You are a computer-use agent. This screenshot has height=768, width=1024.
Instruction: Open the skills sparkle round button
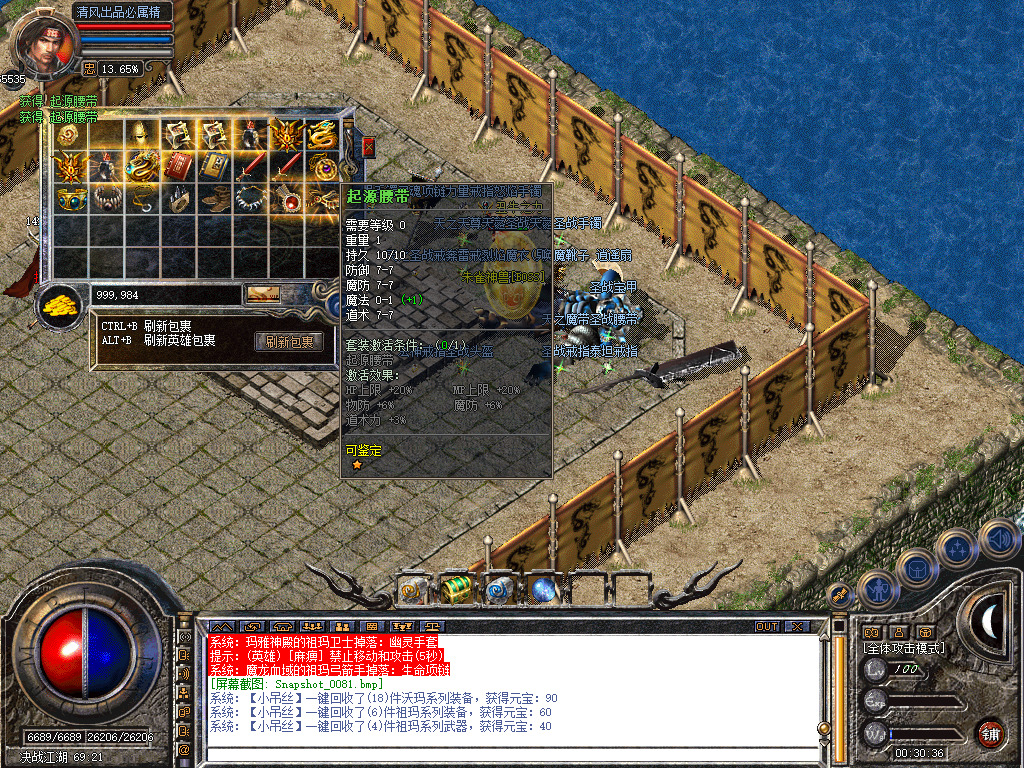pyautogui.click(x=957, y=548)
